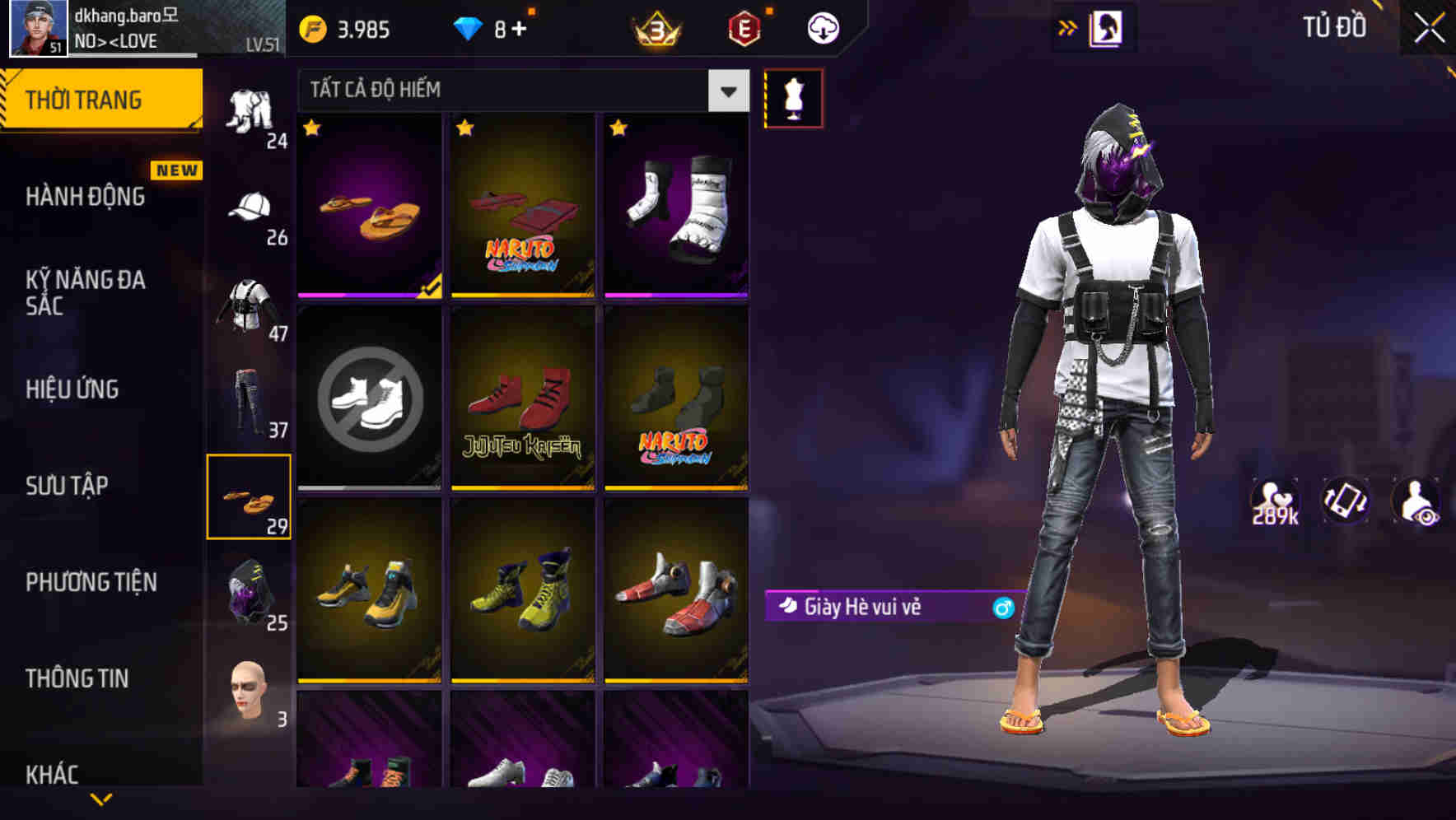Expand the chevron below the KHÁC menu
Screen dimensions: 1456x820
101,800
